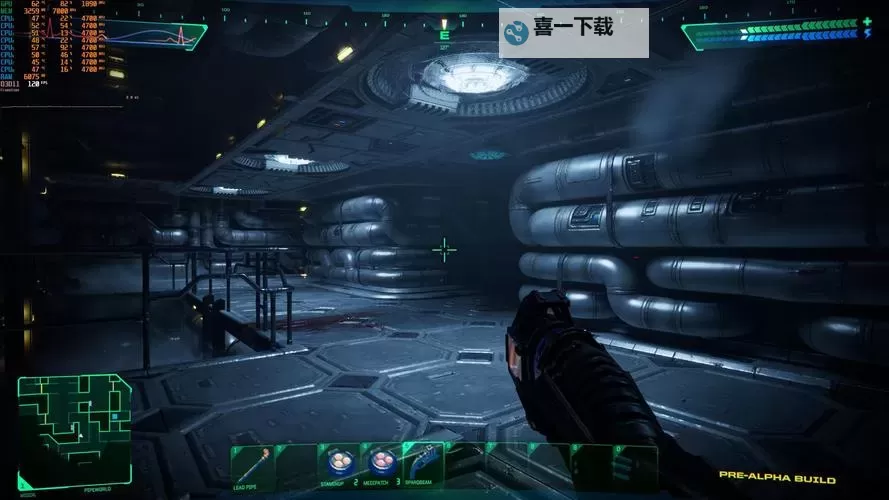Select the Medipatch hotbar slot
This screenshot has height=500, width=889.
(x=381, y=463)
